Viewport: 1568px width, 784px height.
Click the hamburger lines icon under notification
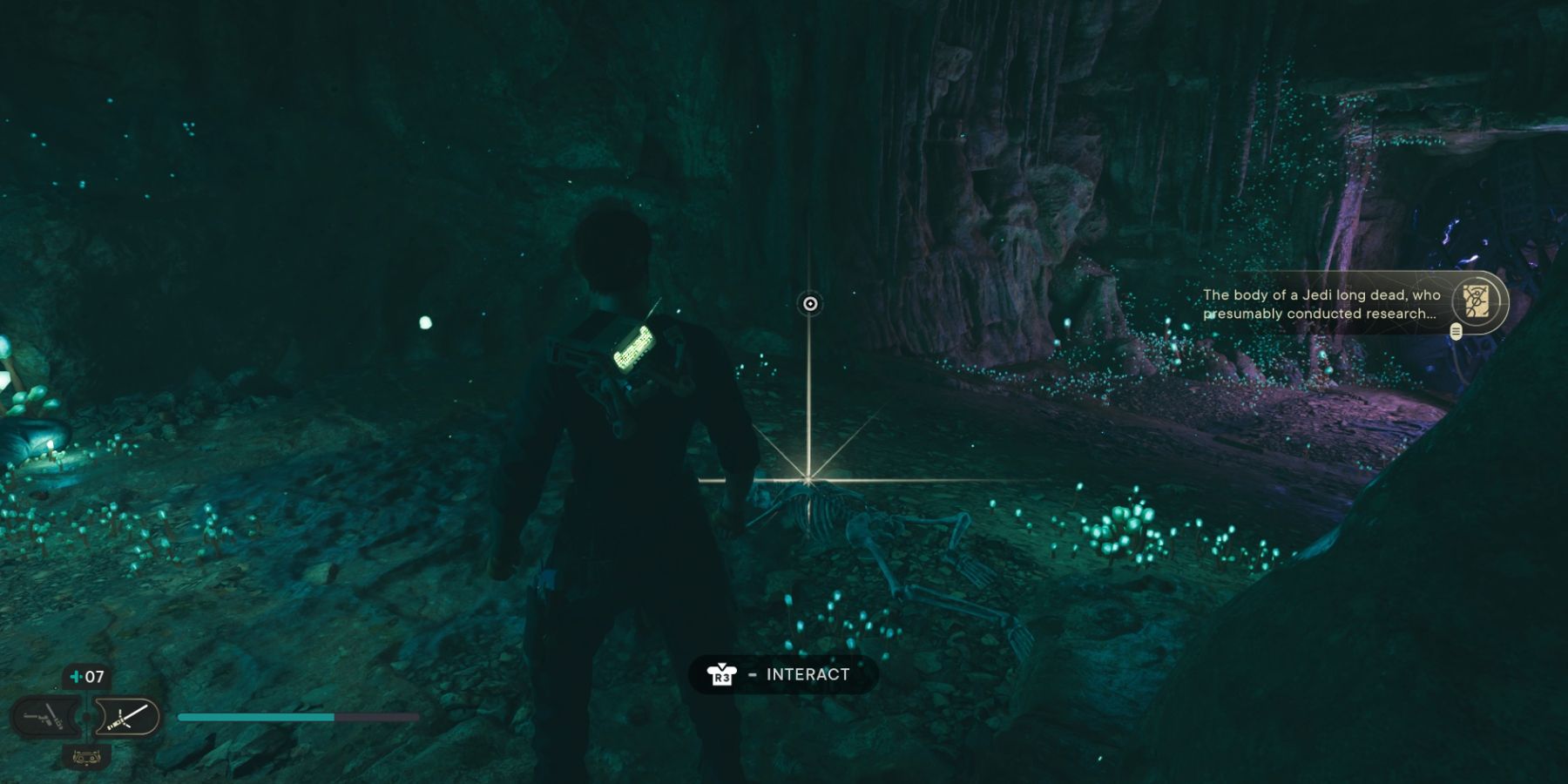tap(1455, 331)
